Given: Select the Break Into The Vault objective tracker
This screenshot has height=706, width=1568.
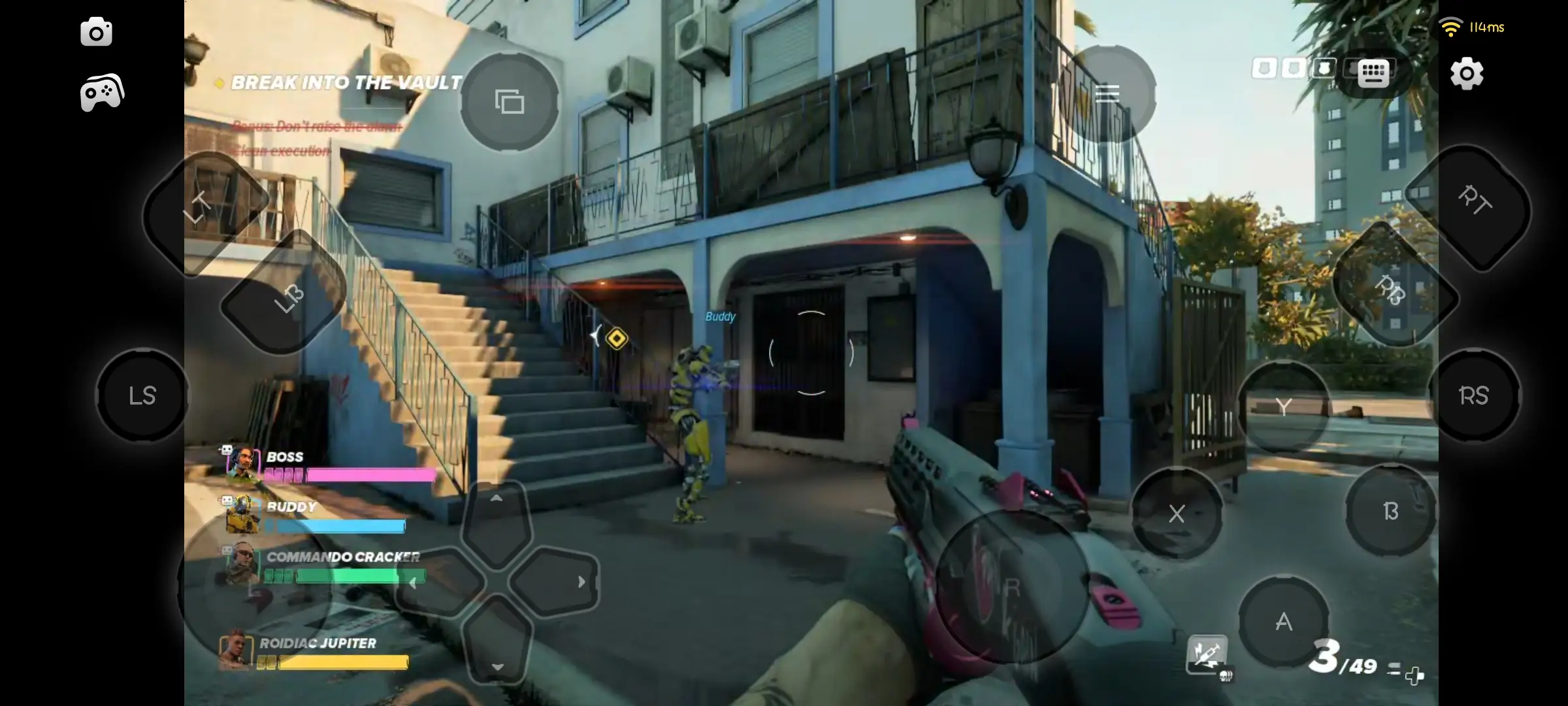Looking at the screenshot, I should 346,83.
